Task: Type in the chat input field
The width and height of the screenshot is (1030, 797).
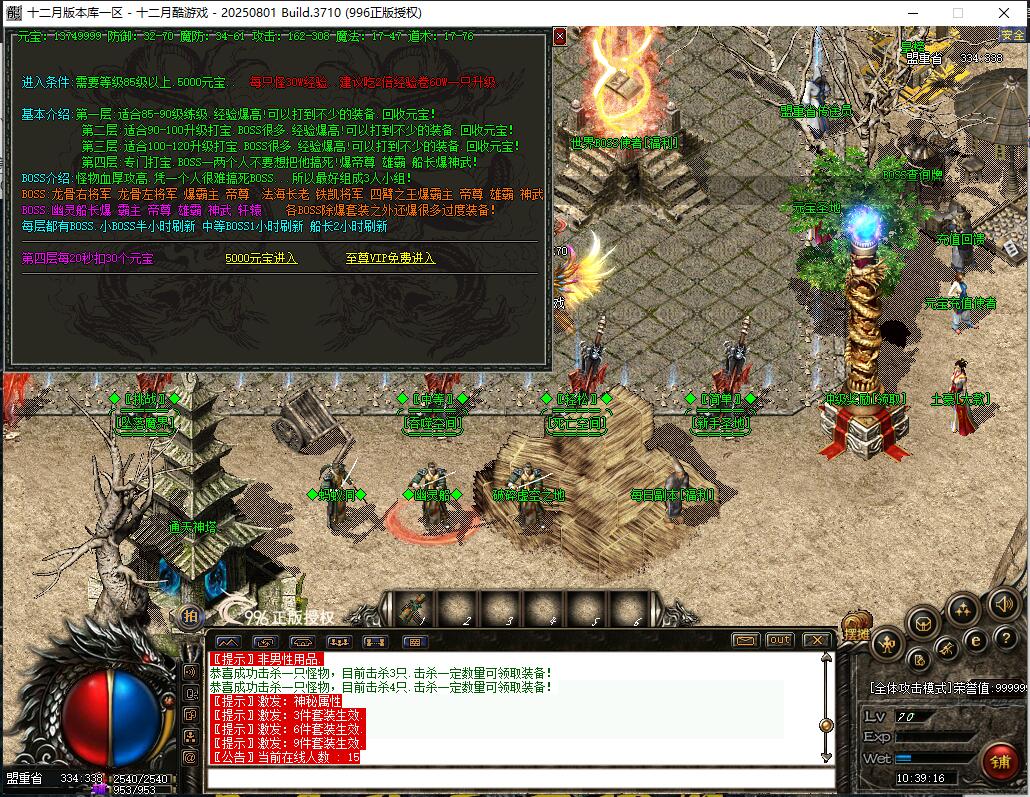Action: (520, 777)
